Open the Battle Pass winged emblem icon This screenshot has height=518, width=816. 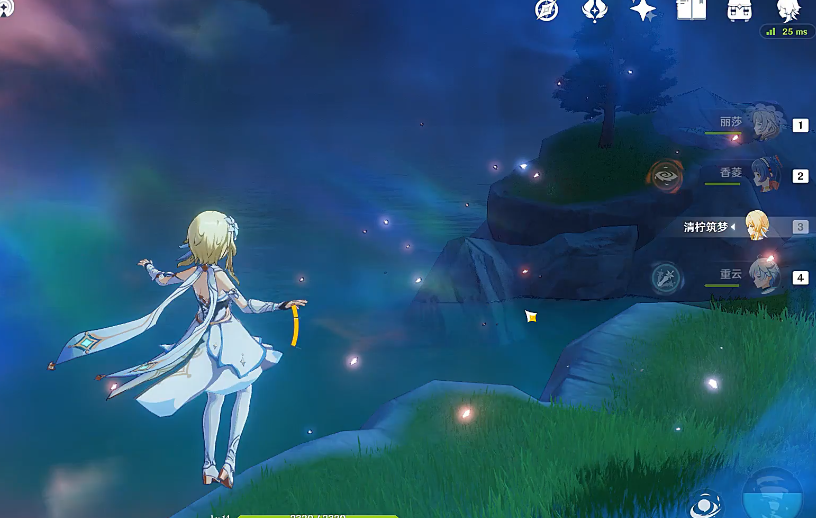[x=594, y=11]
